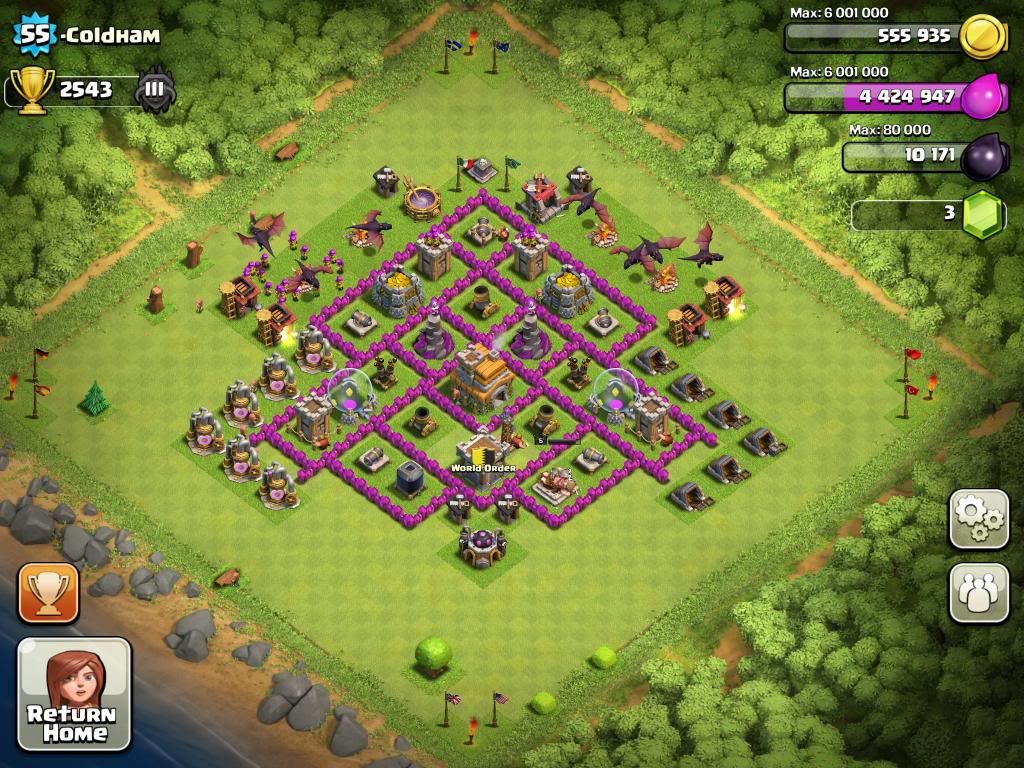The image size is (1024, 768).
Task: Open the trophy leaderboard button
Action: (x=48, y=593)
